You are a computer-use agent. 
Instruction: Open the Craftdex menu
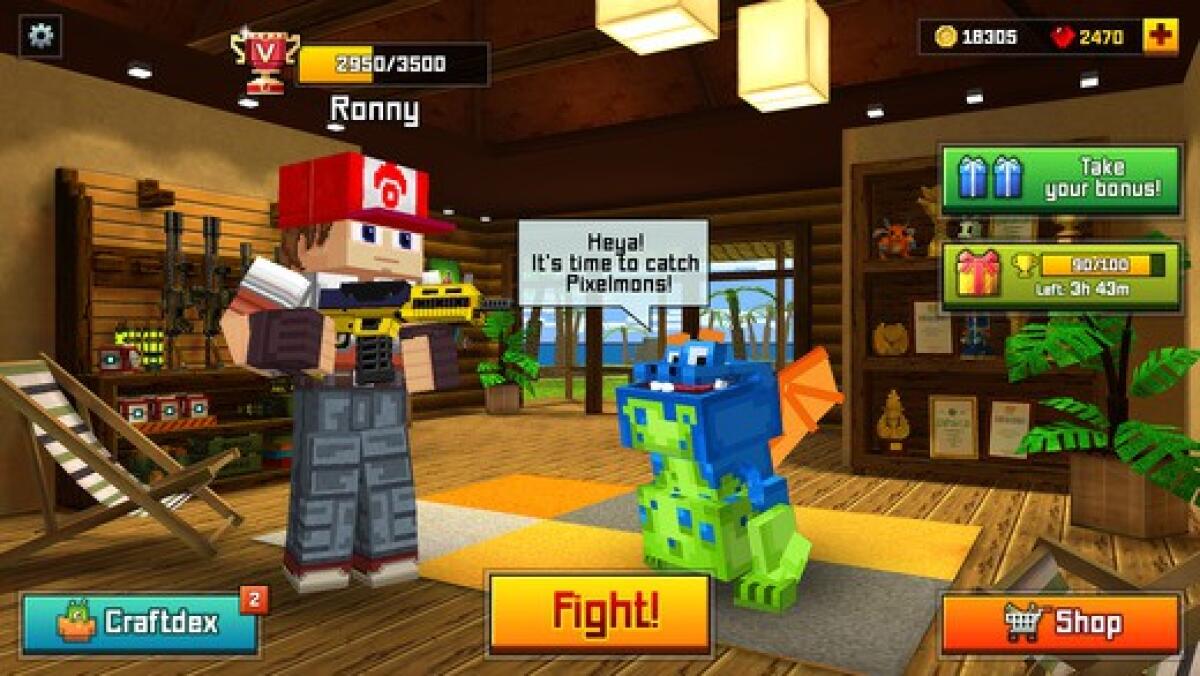click(140, 623)
